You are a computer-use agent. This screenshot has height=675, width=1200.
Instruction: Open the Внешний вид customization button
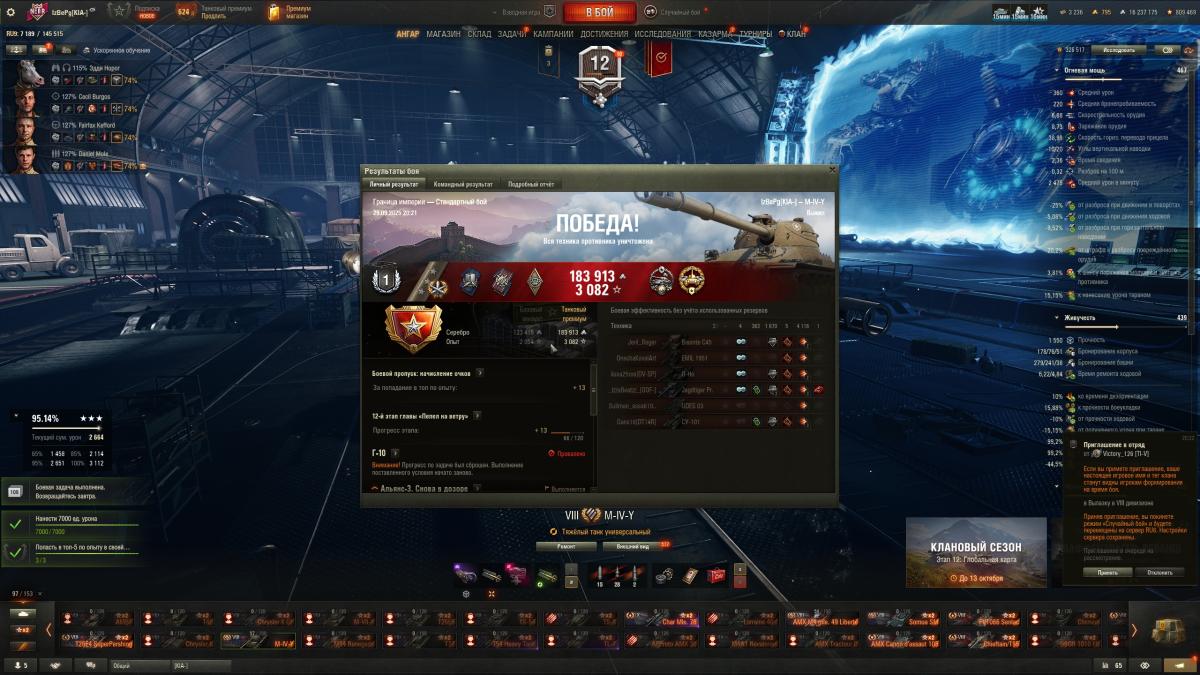point(632,546)
